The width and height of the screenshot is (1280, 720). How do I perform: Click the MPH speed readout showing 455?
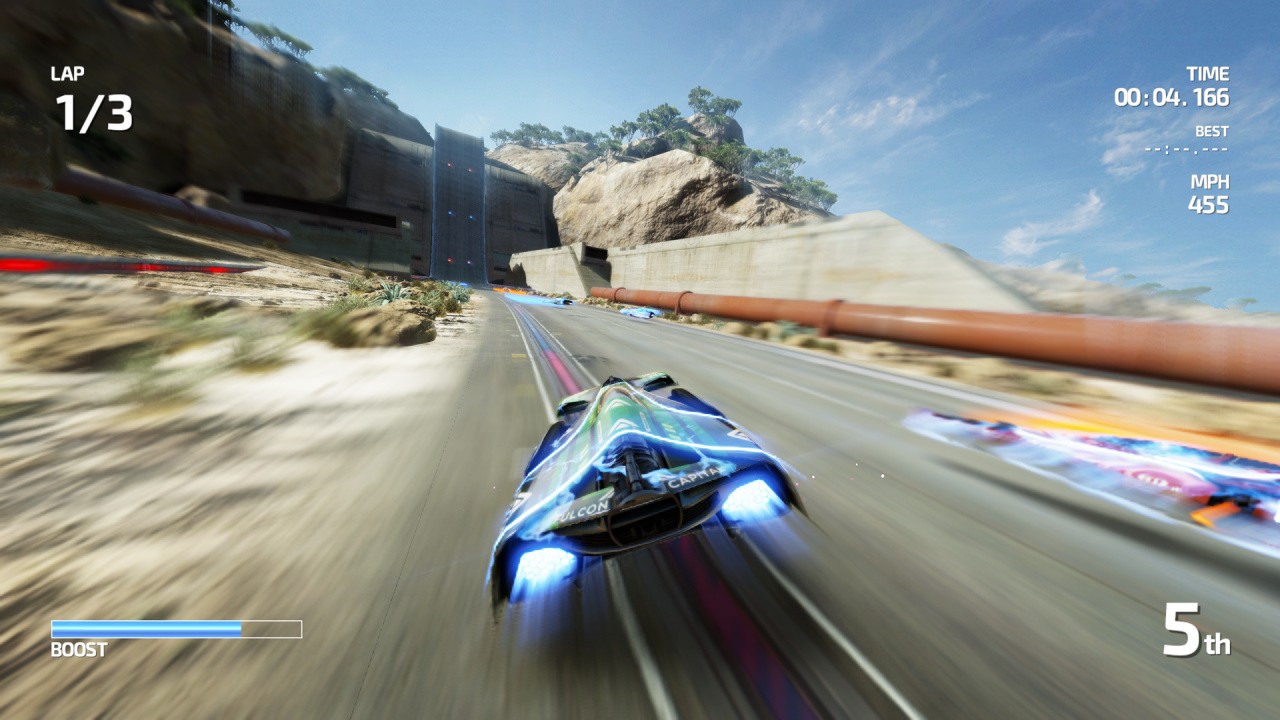[1206, 204]
